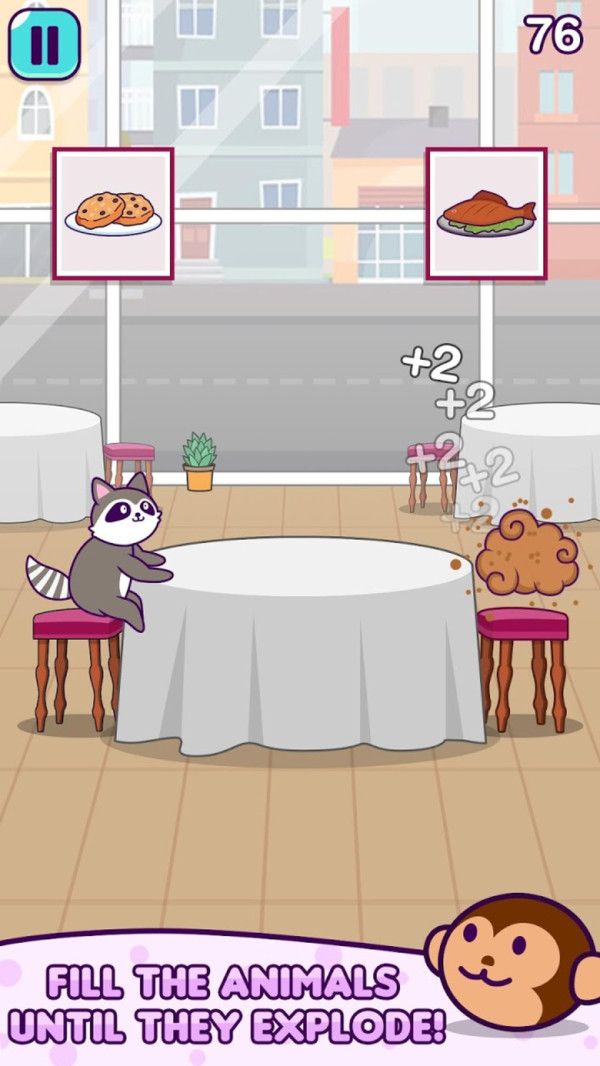Select the cookies plate card

point(113,214)
